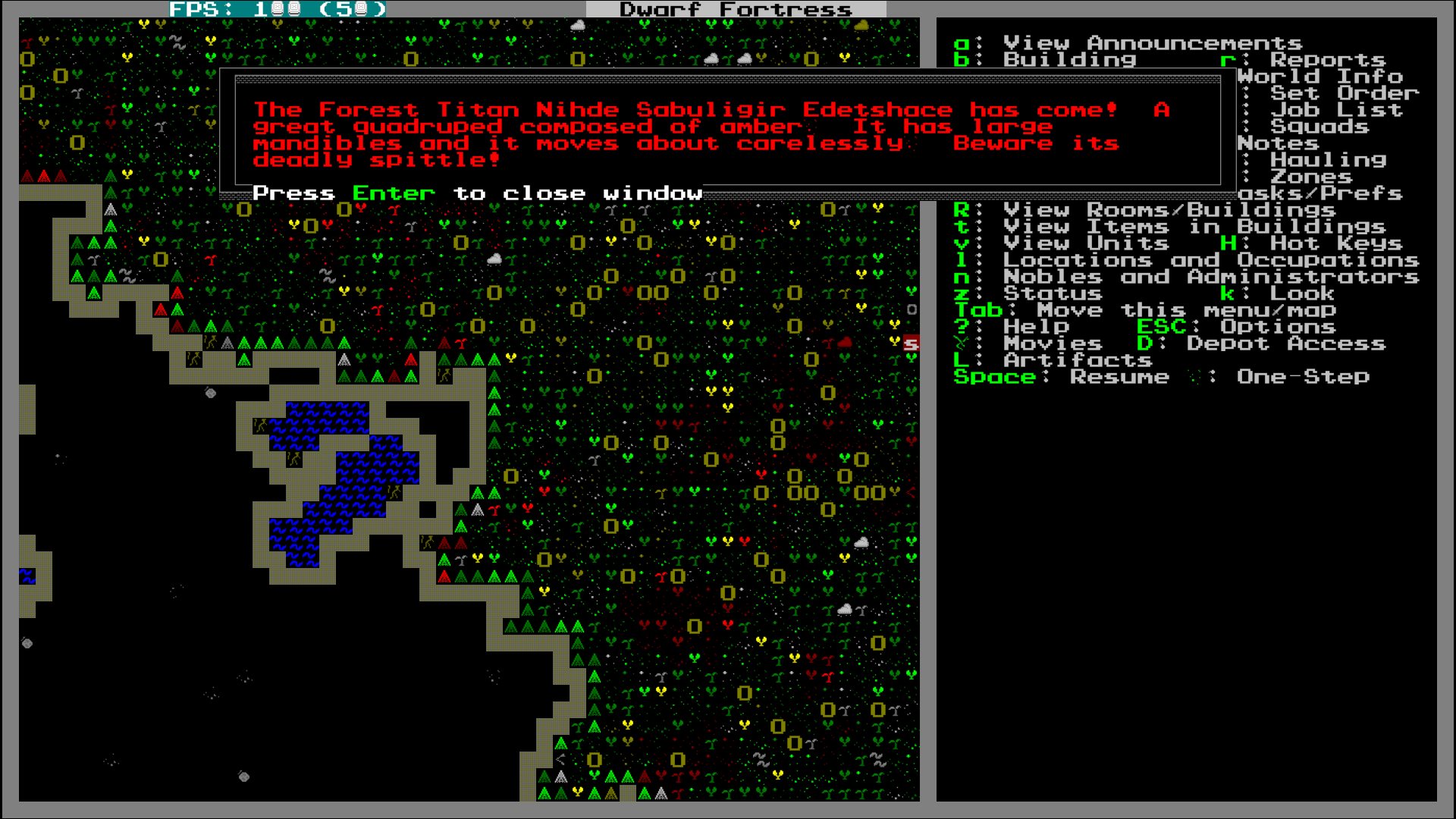Open the Reports menu entry
The width and height of the screenshot is (1456, 819).
[x=1327, y=60]
